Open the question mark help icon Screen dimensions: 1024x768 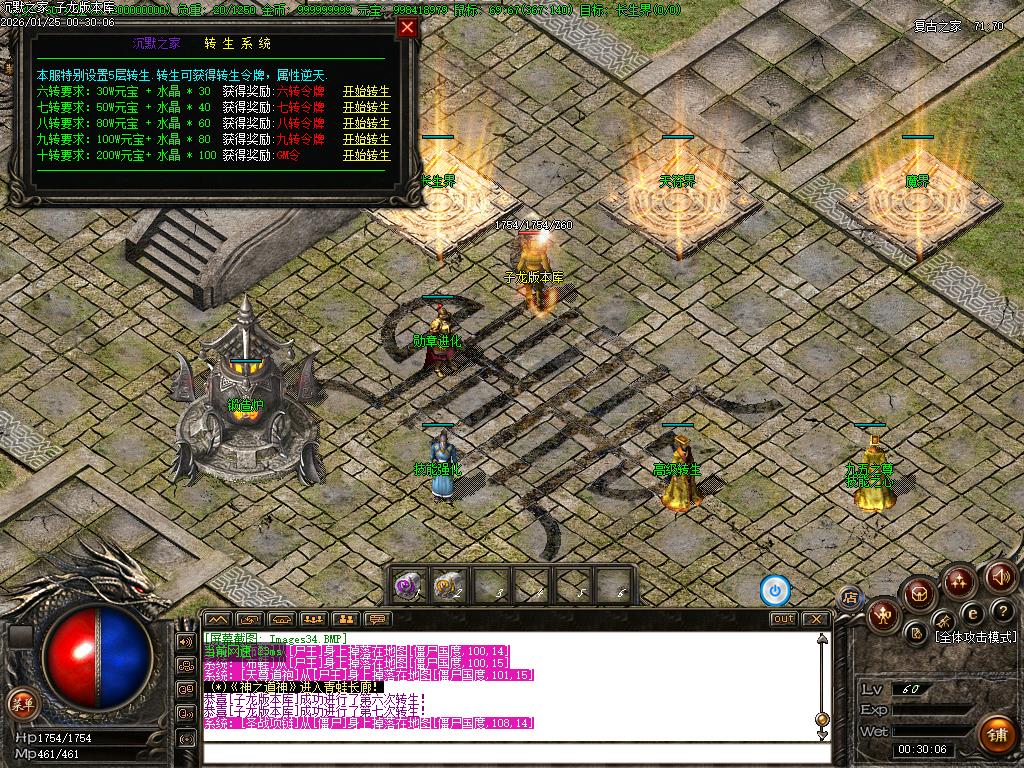tap(1002, 611)
